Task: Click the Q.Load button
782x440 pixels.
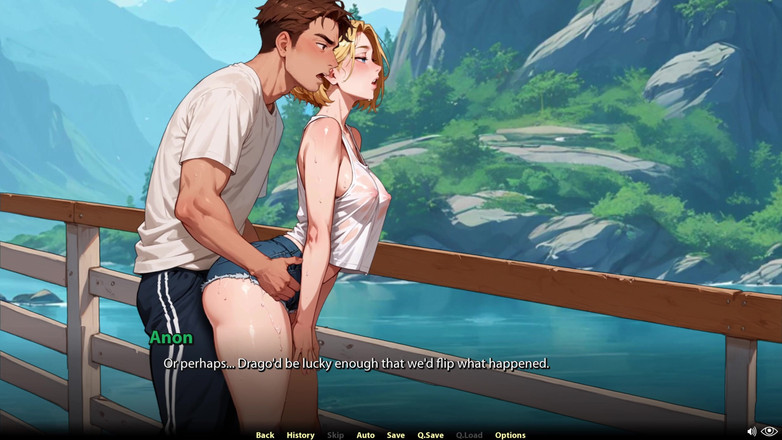Action: pyautogui.click(x=469, y=435)
